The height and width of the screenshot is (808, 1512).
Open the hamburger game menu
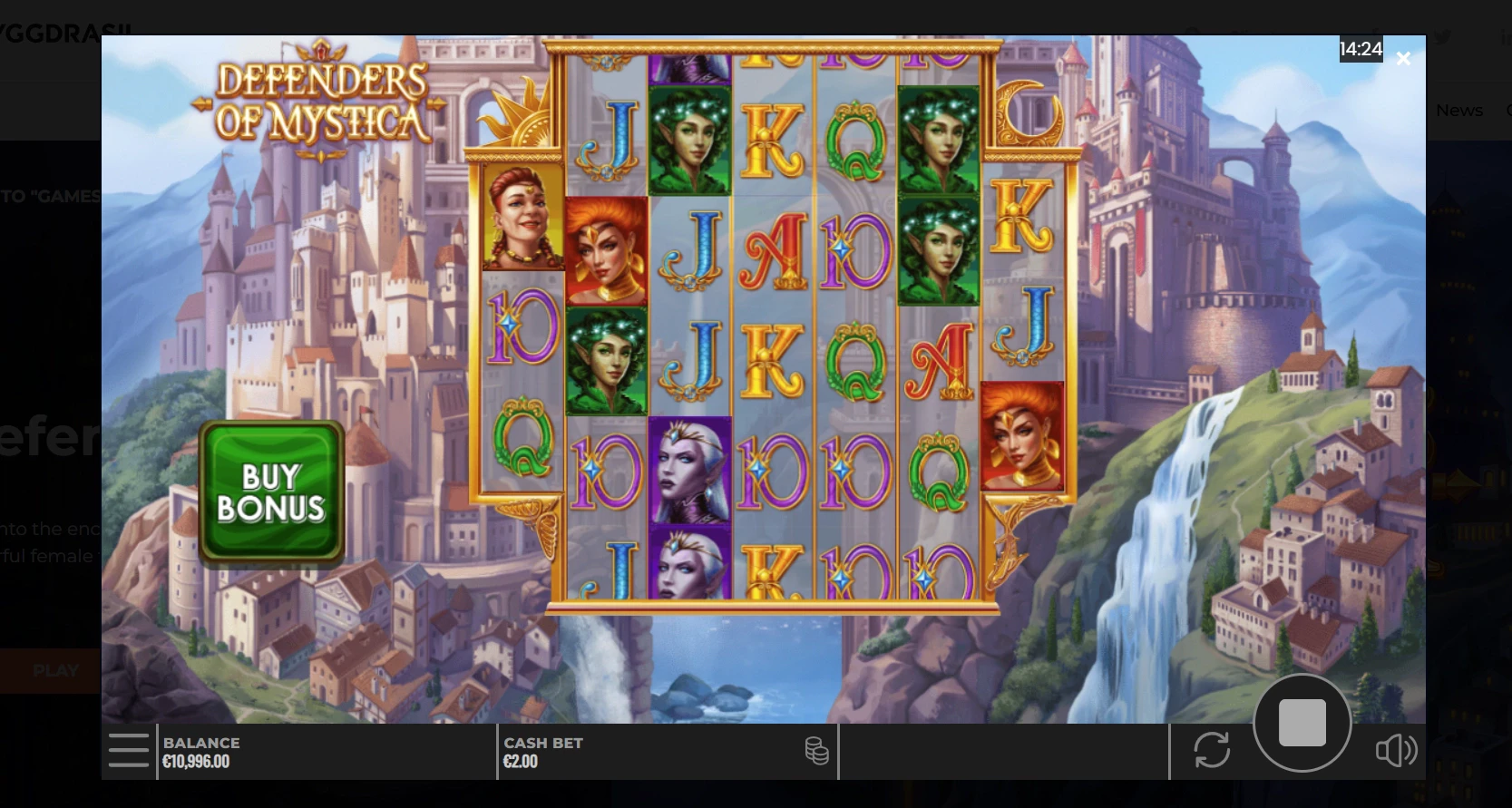click(128, 750)
